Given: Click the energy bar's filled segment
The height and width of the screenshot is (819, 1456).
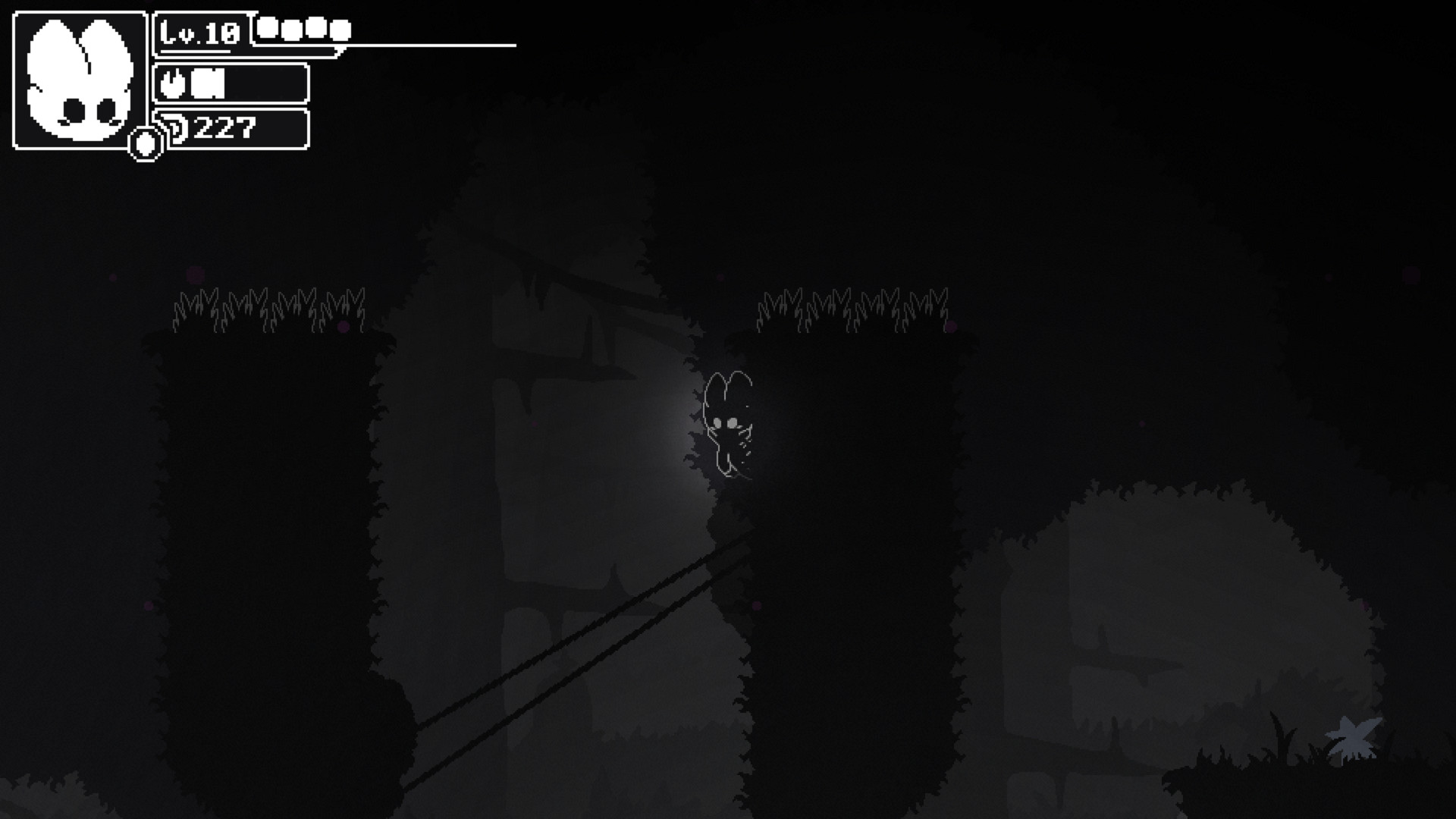Looking at the screenshot, I should tap(206, 83).
